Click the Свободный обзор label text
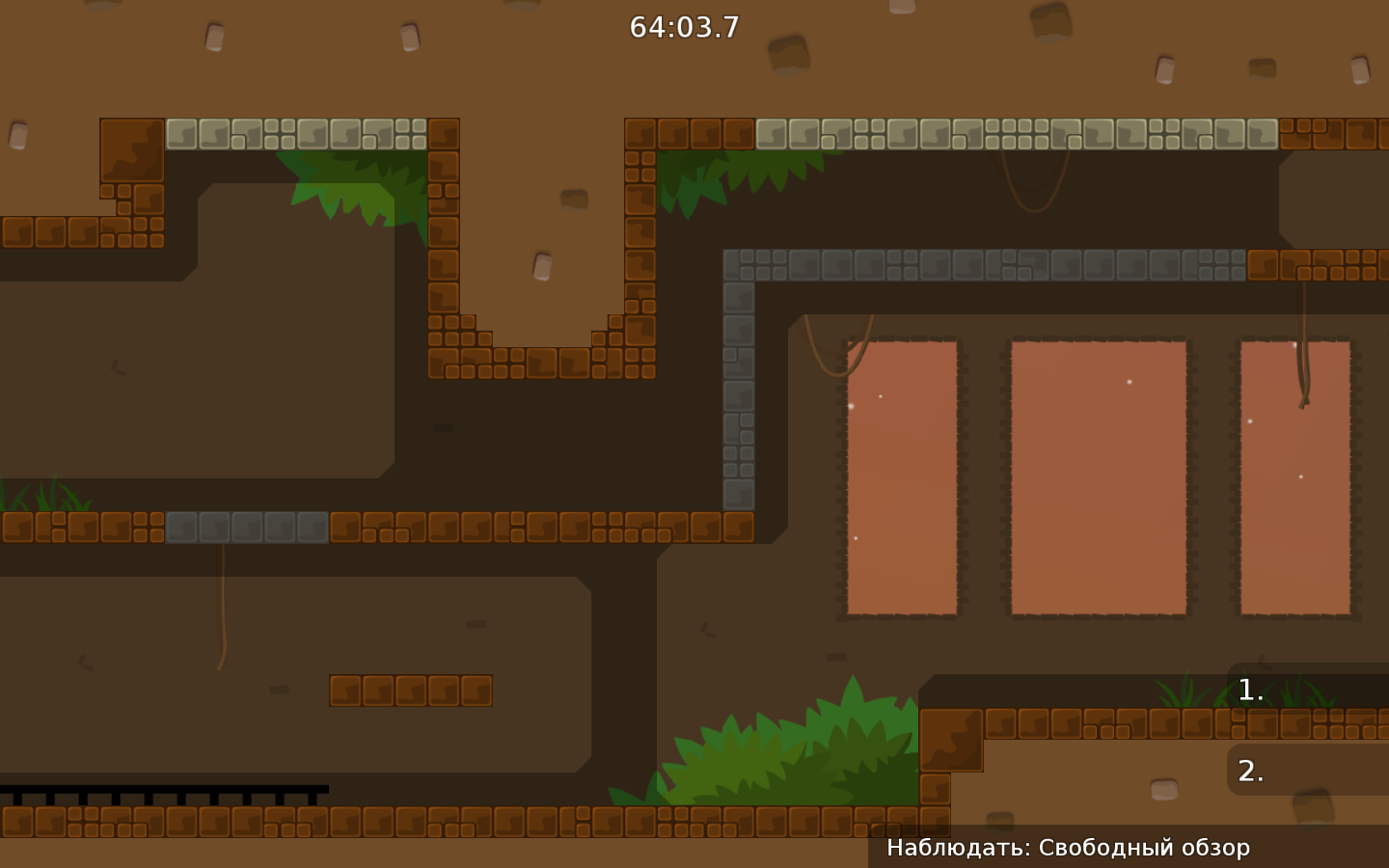 (x=1143, y=848)
